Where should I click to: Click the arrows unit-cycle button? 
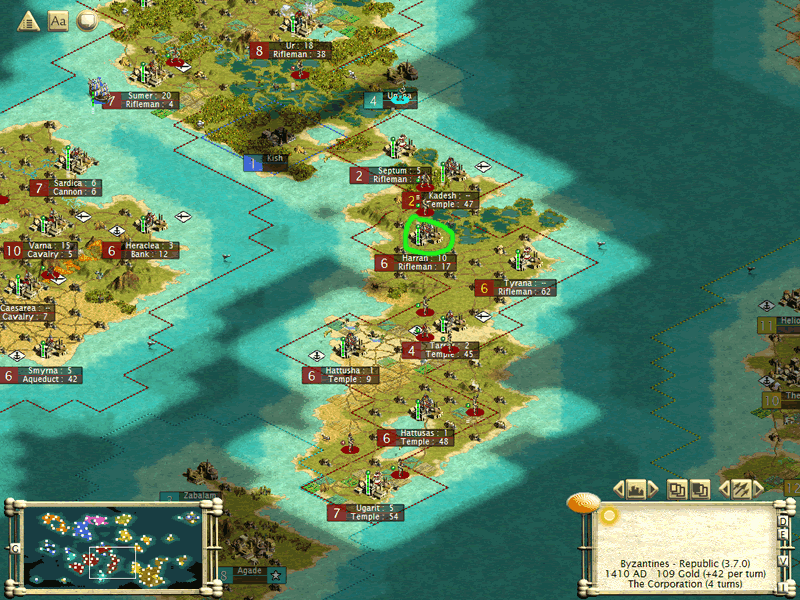click(741, 489)
